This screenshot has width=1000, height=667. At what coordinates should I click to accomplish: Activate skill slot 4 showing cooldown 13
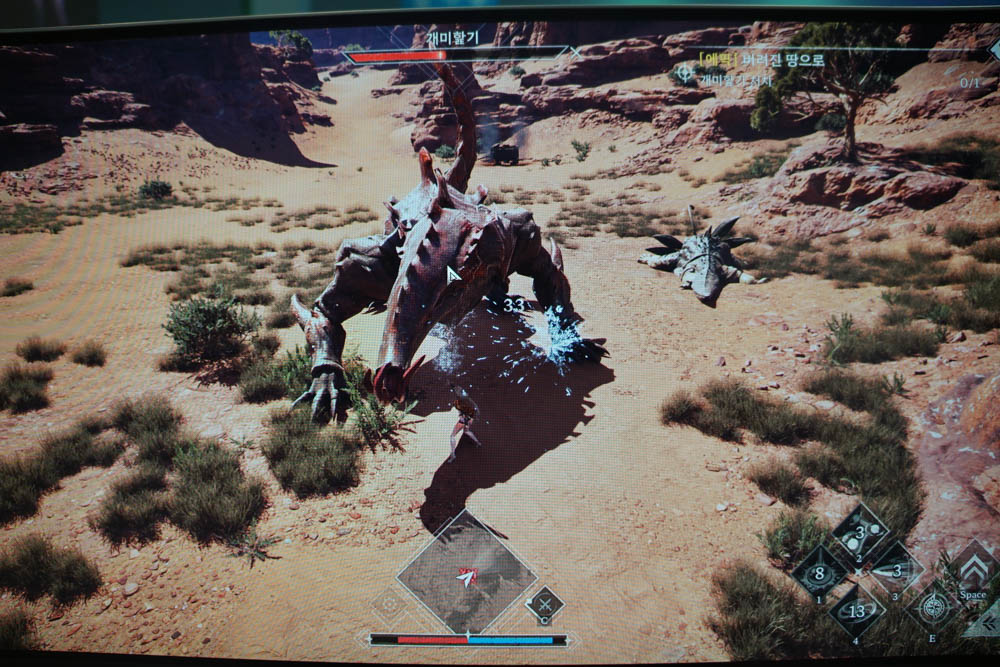tap(857, 611)
